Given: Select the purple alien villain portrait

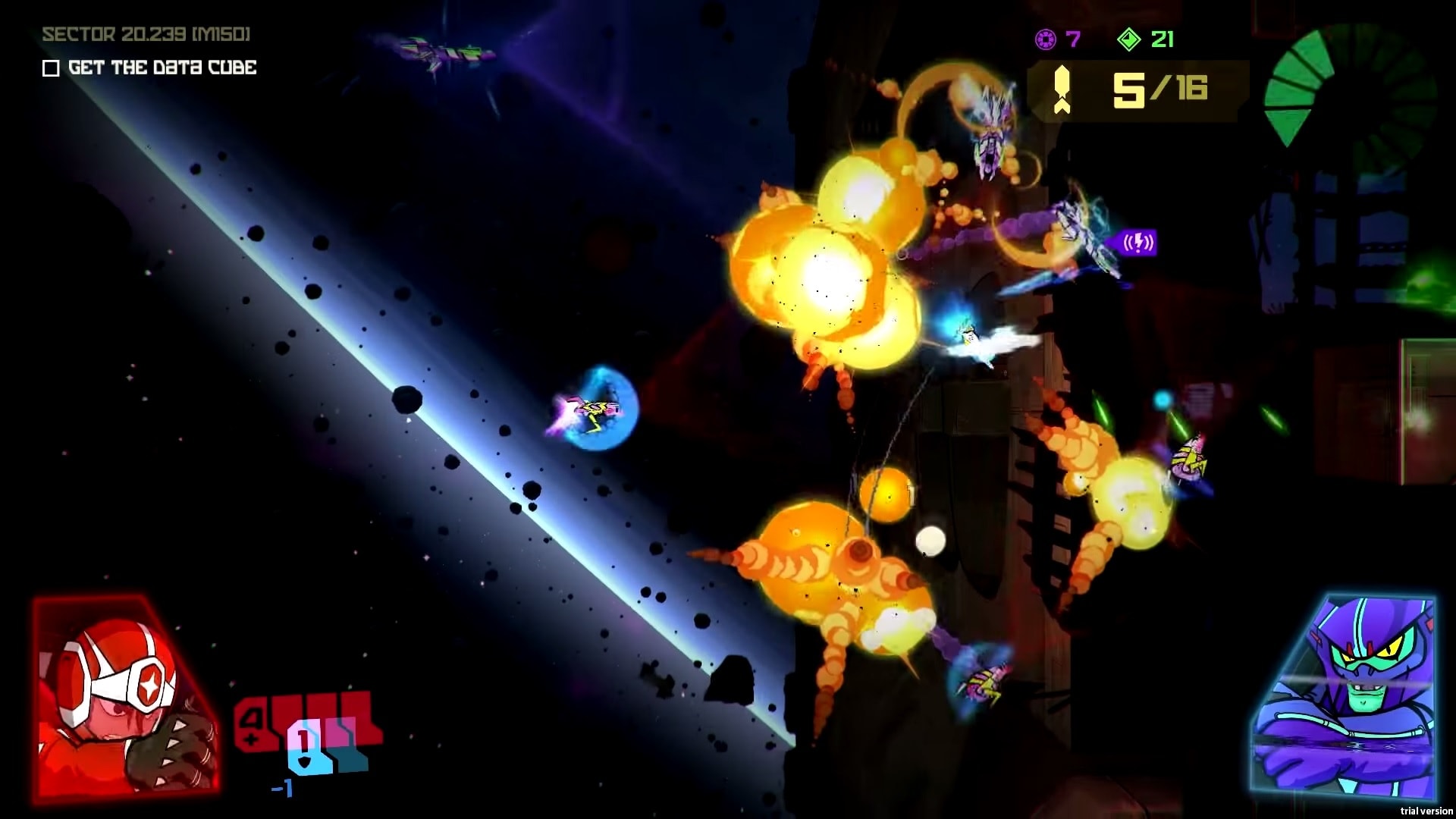Looking at the screenshot, I should point(1344,696).
